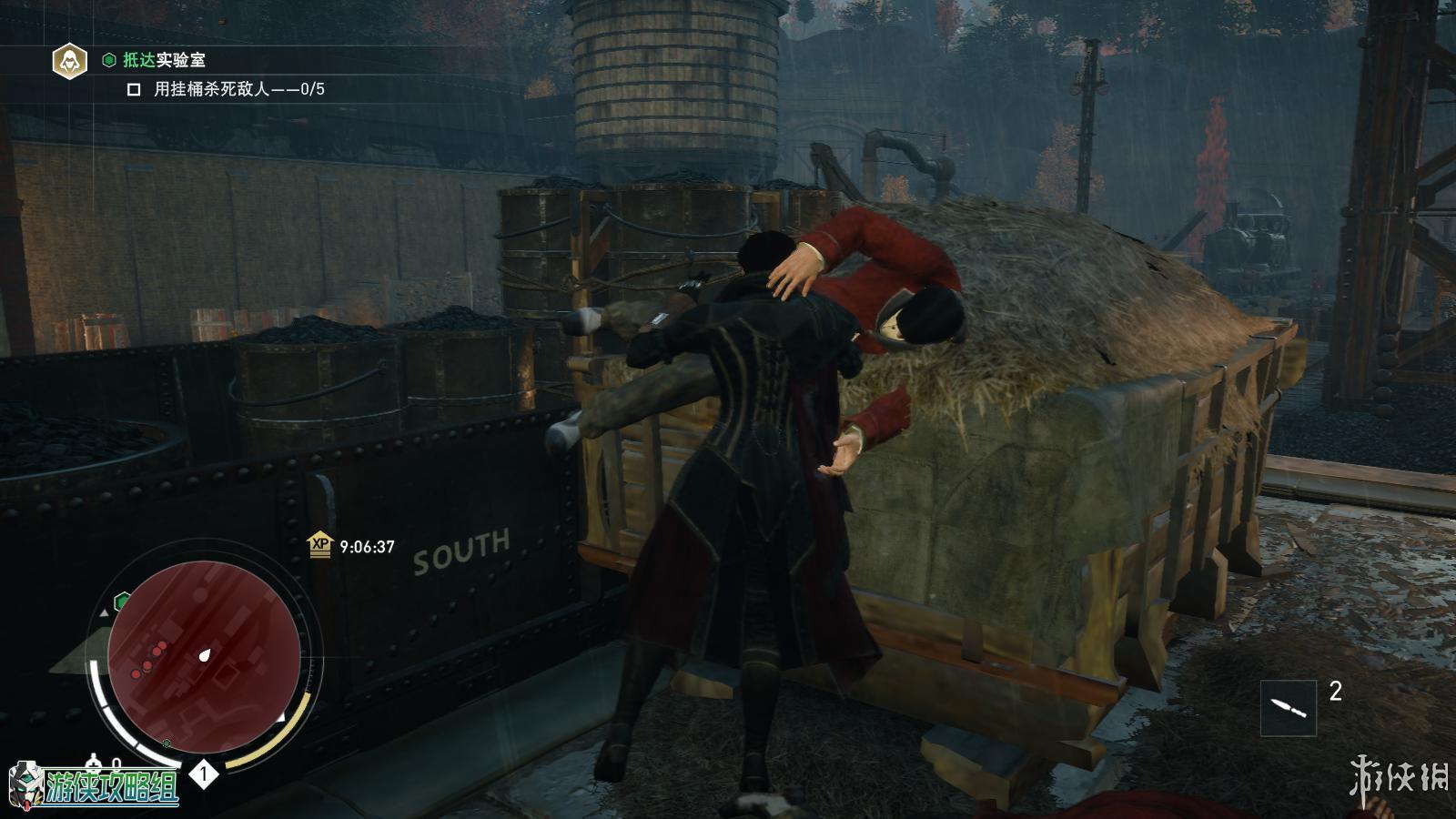Screen dimensions: 1456x819
Task: Click the level 1 diamond badge
Action: (204, 774)
